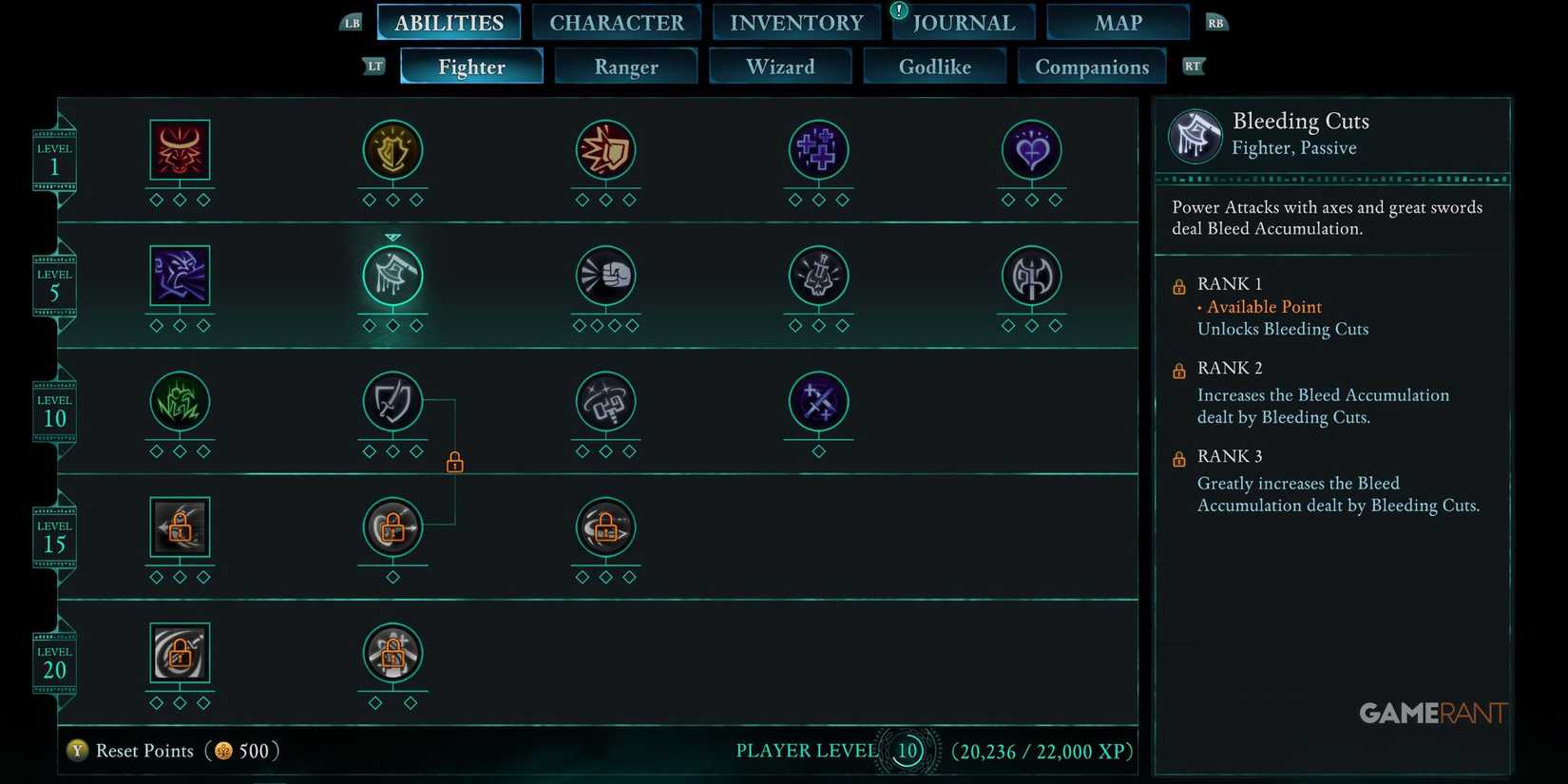Image resolution: width=1568 pixels, height=784 pixels.
Task: Click the clenched fist ability in Level 5 row
Action: point(605,277)
